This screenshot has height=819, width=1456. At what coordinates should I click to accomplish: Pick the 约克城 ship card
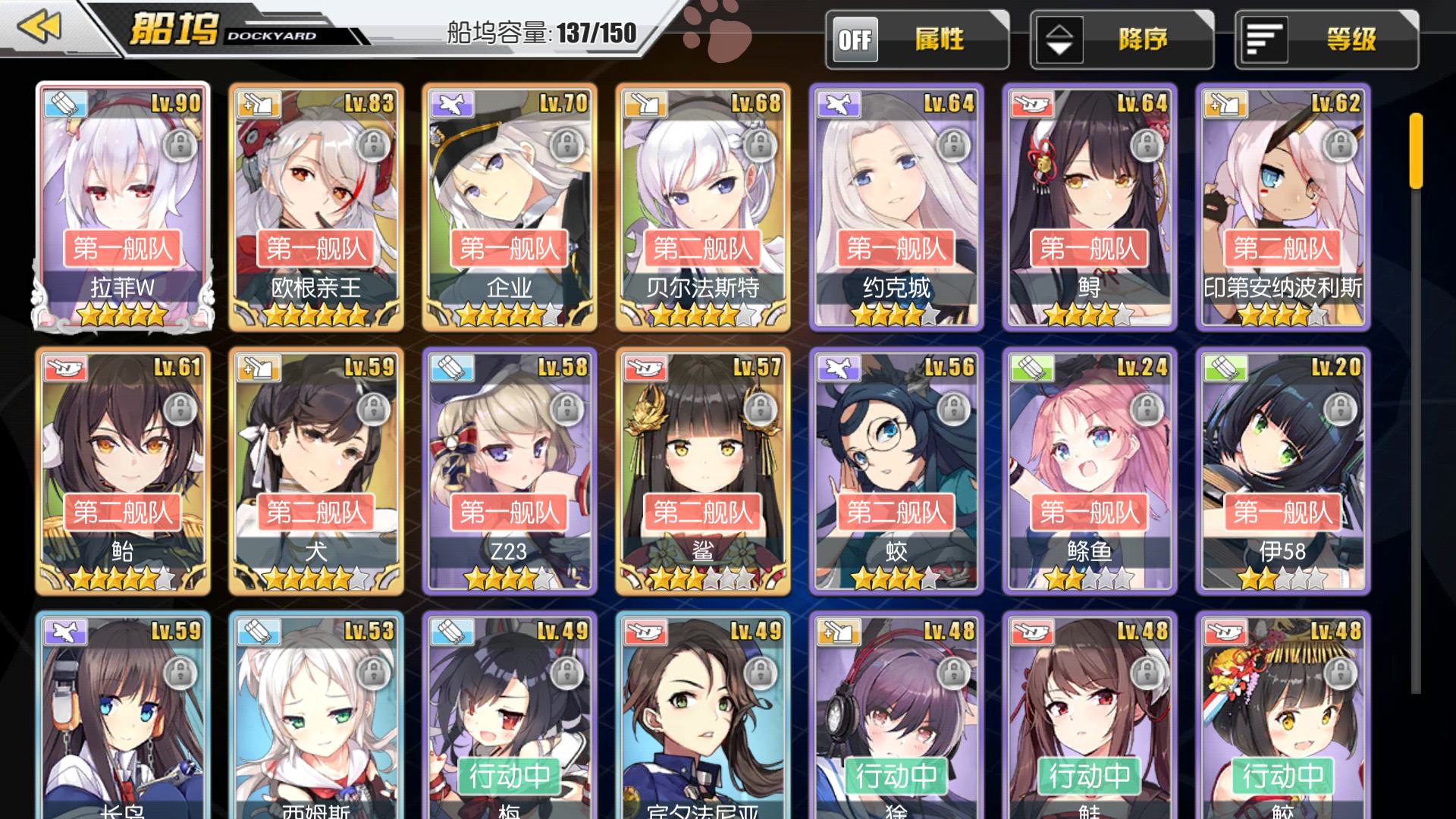point(896,206)
